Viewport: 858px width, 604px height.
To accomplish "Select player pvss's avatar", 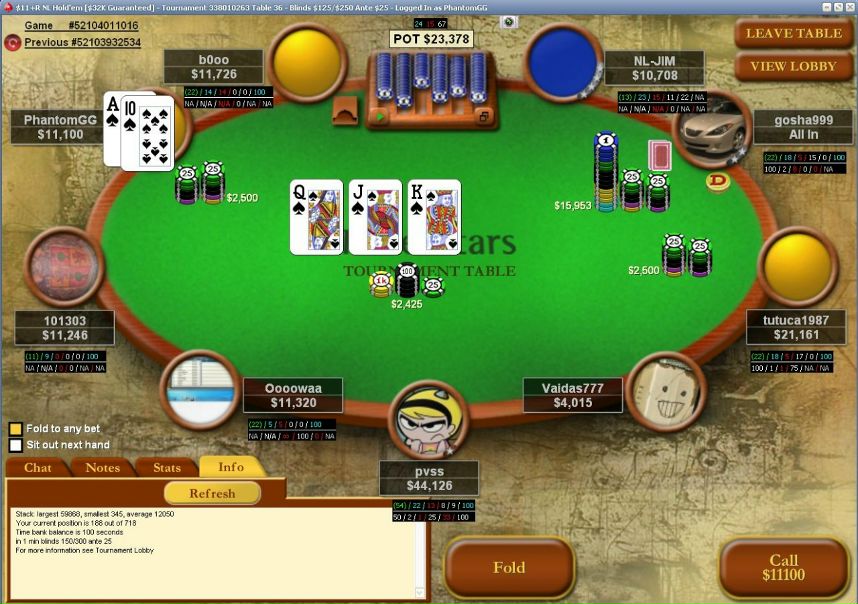I will (x=429, y=421).
